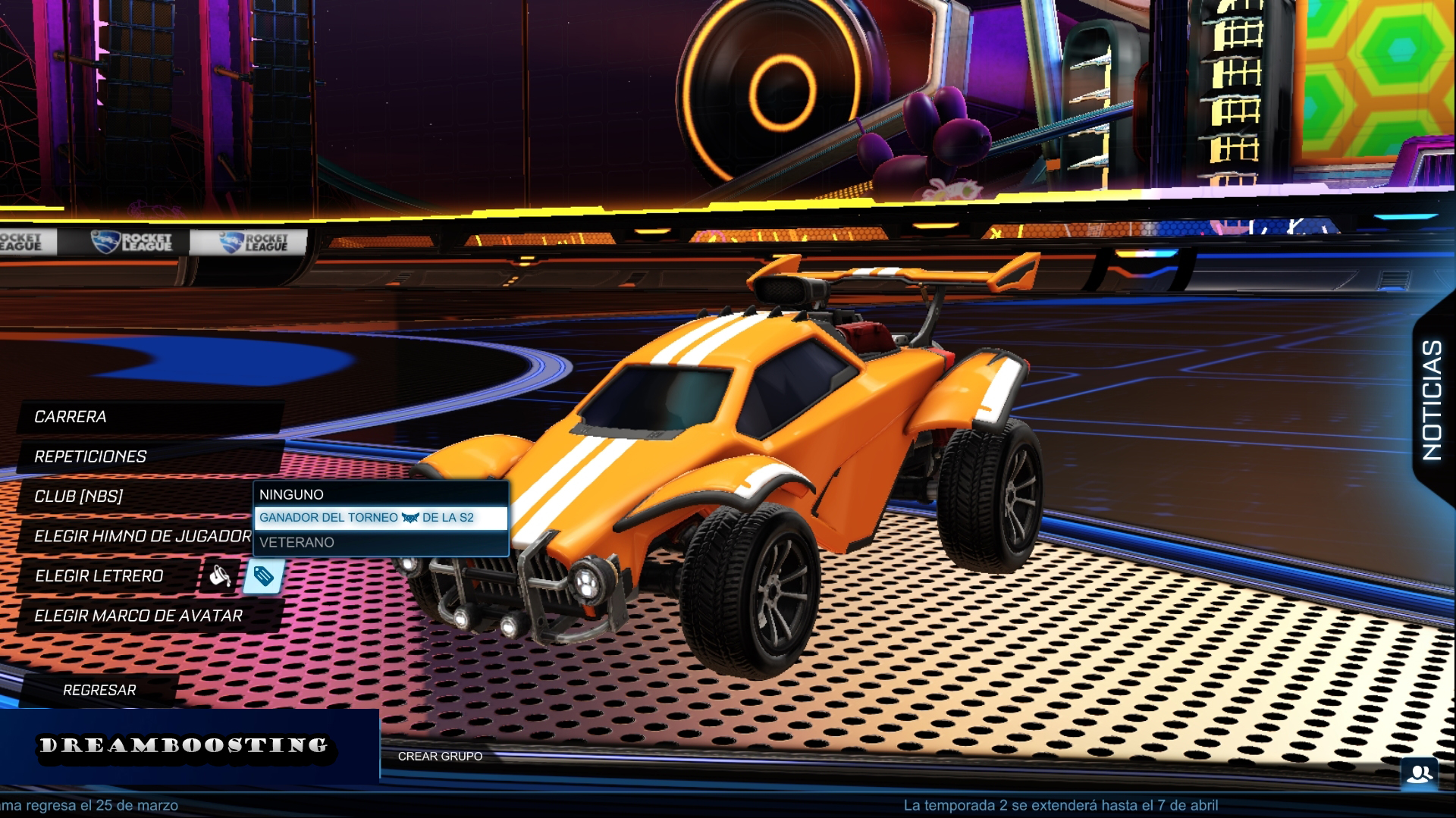Click the trophy glyph in the tournament title
Image resolution: width=1456 pixels, height=818 pixels.
(409, 518)
